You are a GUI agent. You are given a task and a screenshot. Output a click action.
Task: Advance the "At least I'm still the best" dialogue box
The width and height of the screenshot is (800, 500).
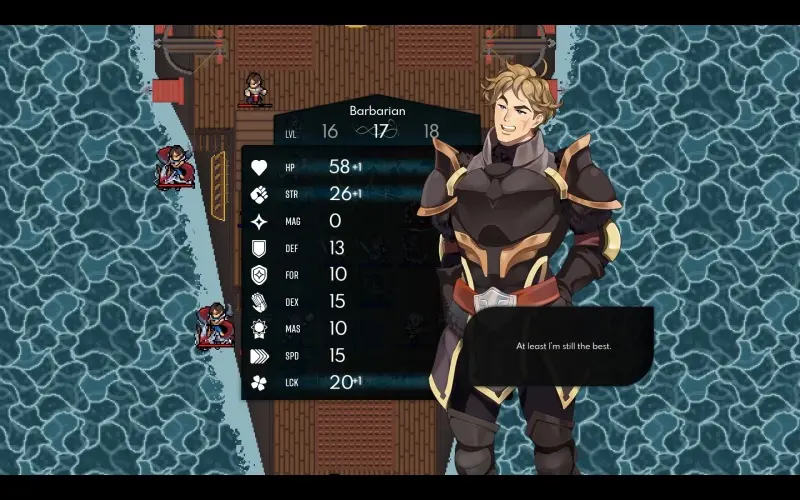[562, 346]
